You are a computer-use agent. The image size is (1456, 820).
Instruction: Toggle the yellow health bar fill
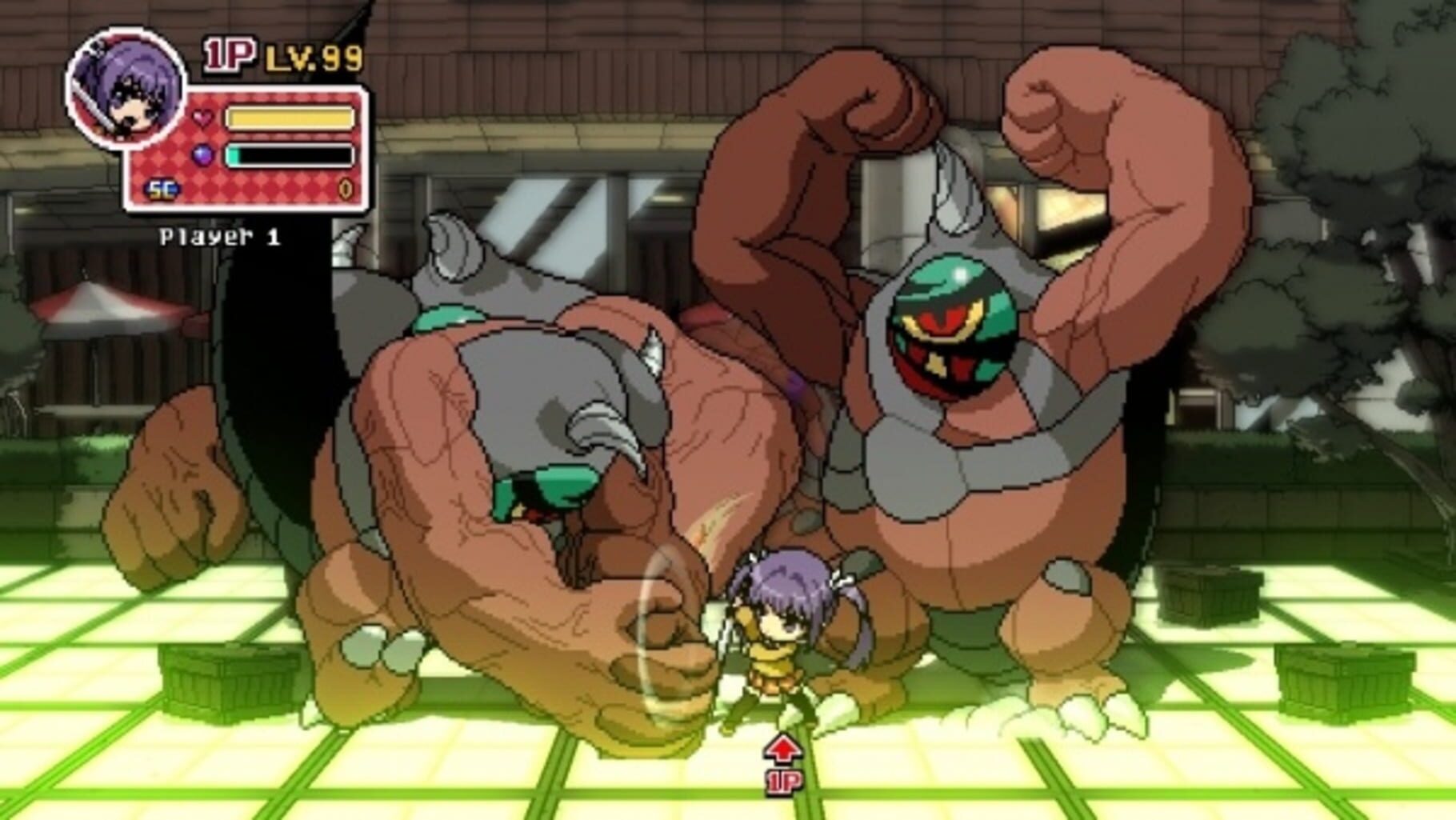point(292,117)
